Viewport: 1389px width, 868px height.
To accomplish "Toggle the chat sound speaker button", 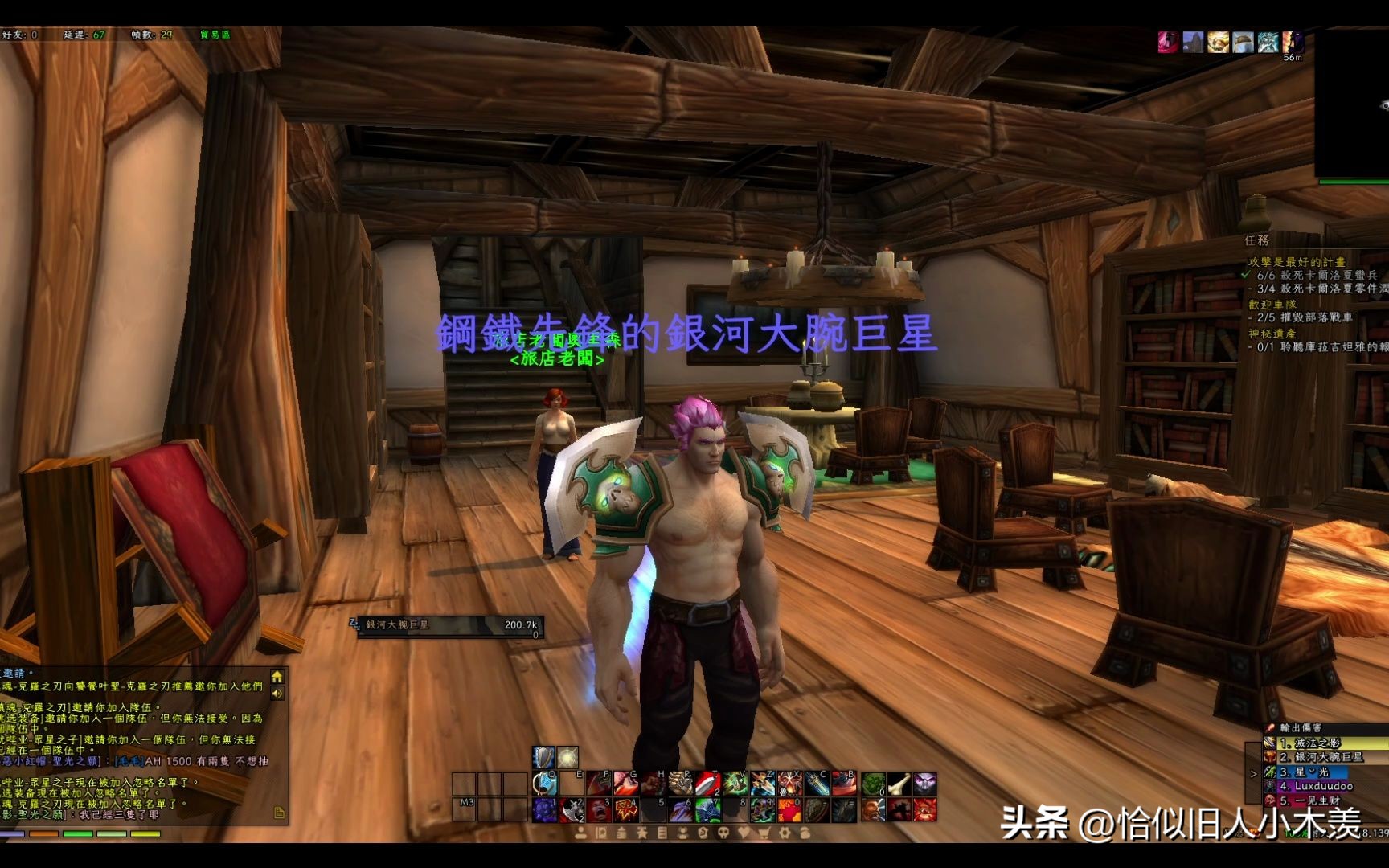I will click(x=277, y=693).
